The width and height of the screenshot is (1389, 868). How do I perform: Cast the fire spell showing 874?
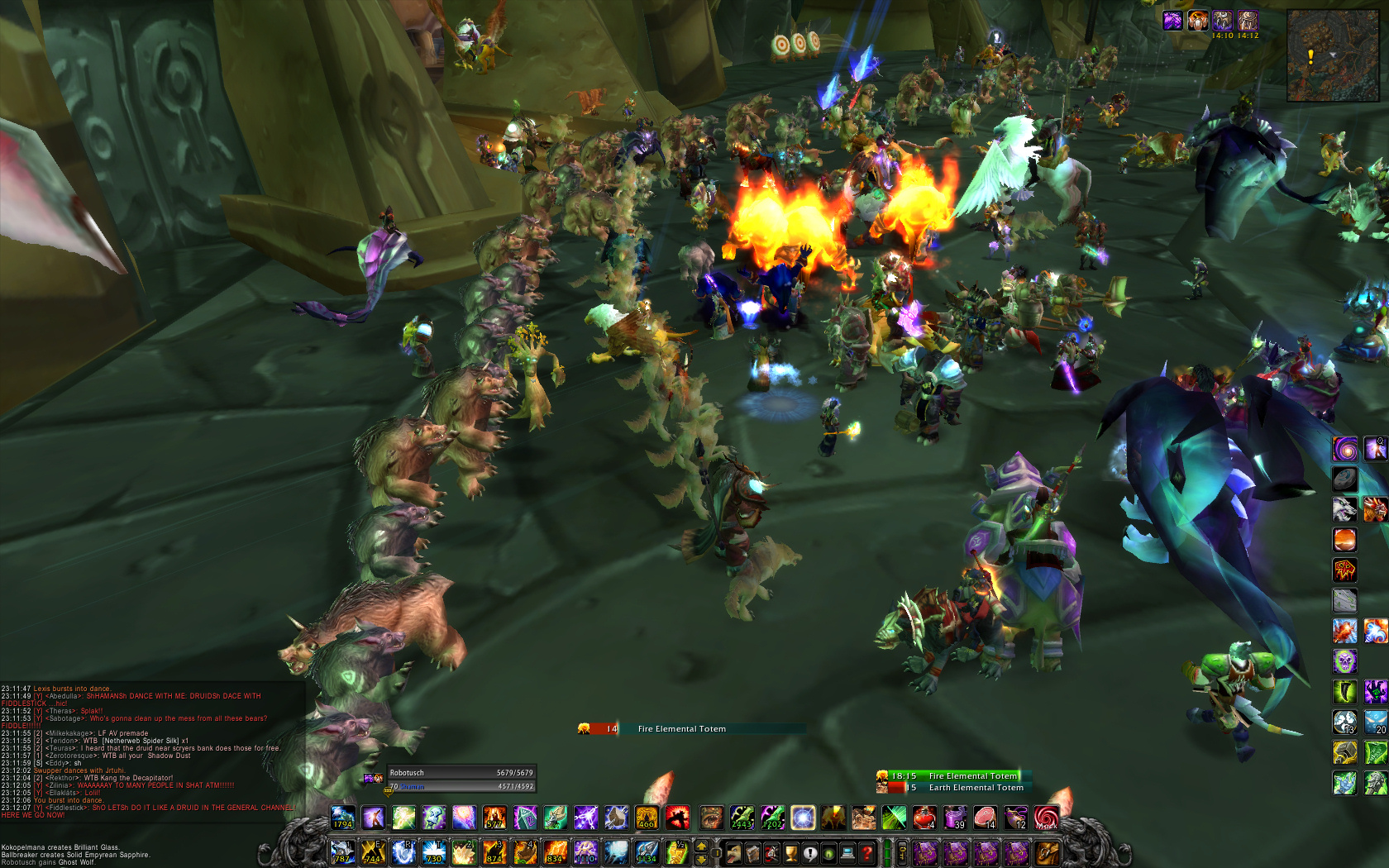click(x=494, y=852)
